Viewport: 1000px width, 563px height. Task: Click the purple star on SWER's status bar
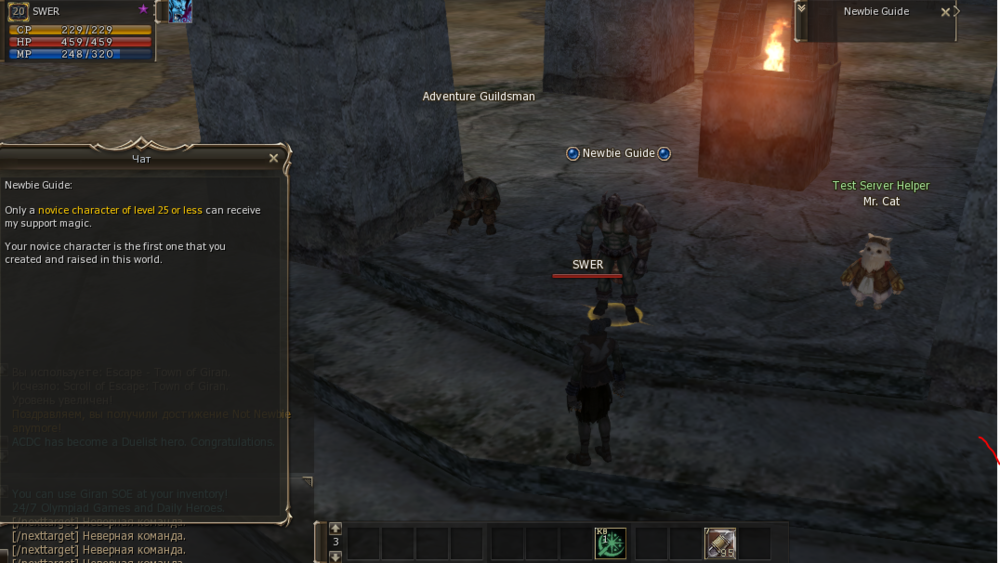(x=143, y=8)
